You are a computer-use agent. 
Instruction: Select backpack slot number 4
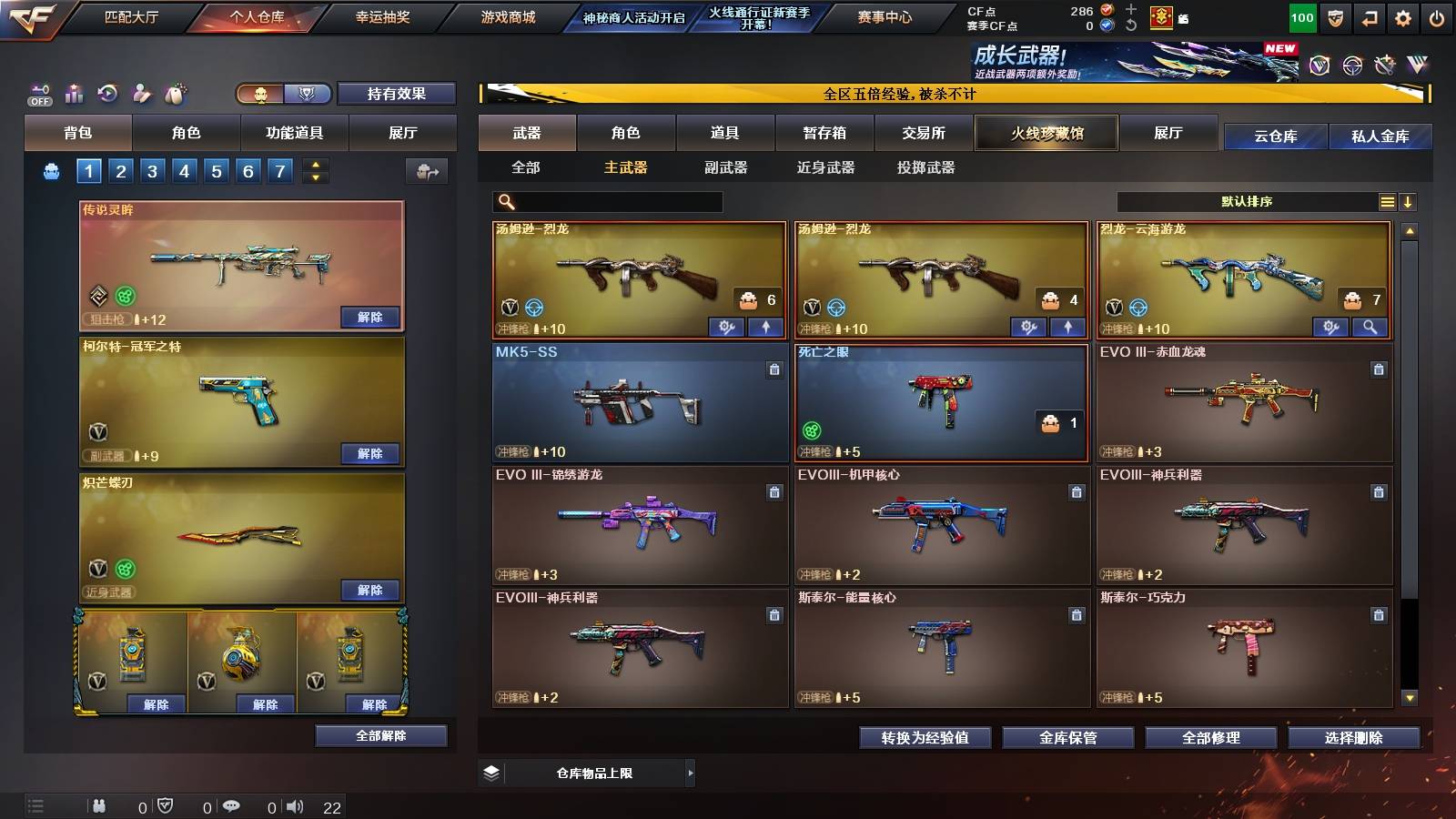[186, 169]
